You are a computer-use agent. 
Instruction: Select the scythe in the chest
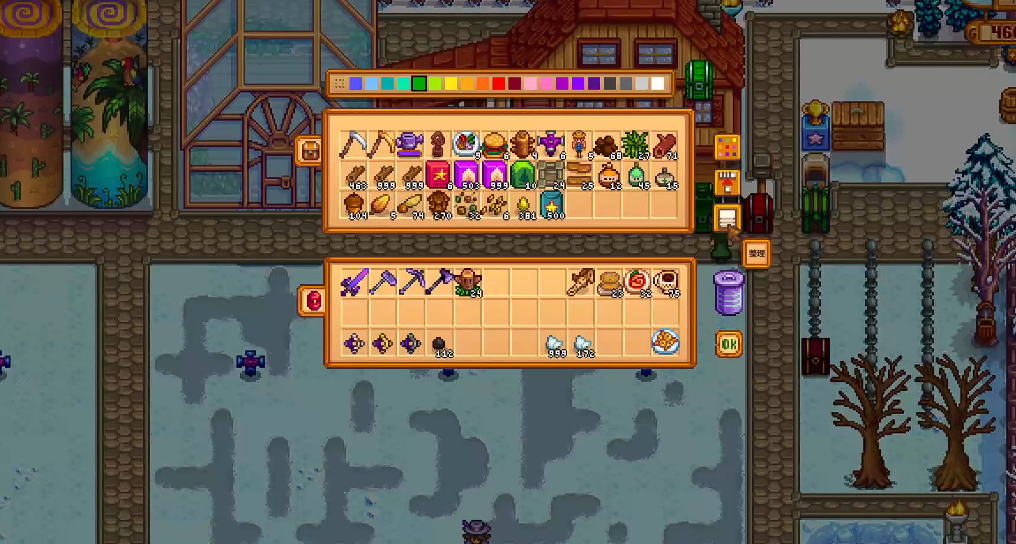coord(352,144)
